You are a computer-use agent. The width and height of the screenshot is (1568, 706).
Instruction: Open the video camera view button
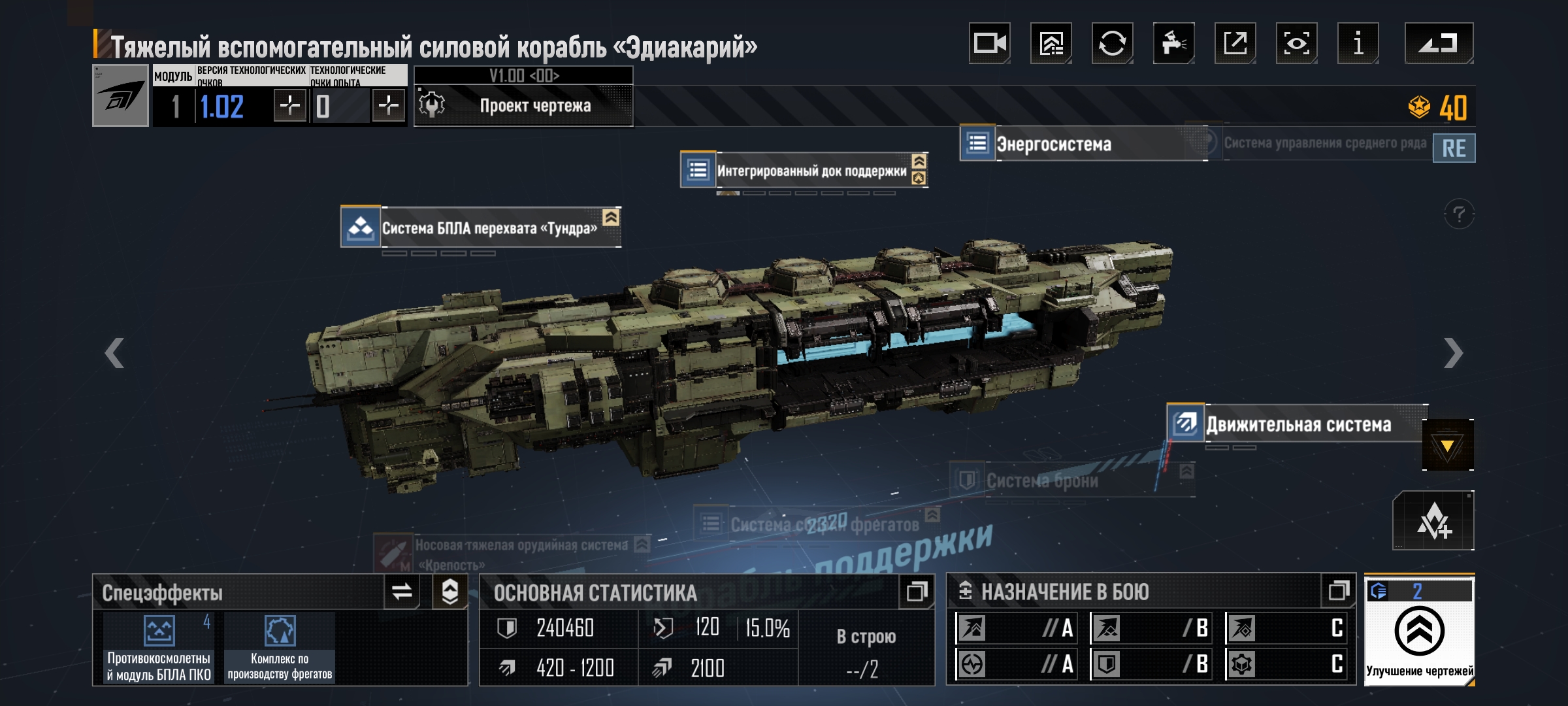click(x=989, y=43)
